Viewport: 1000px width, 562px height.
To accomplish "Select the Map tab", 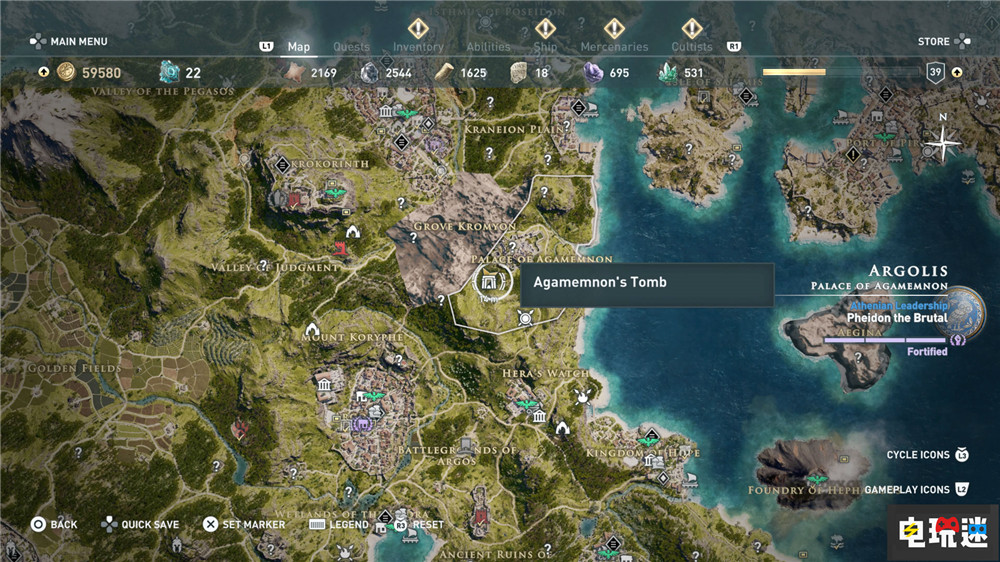I will (x=298, y=46).
